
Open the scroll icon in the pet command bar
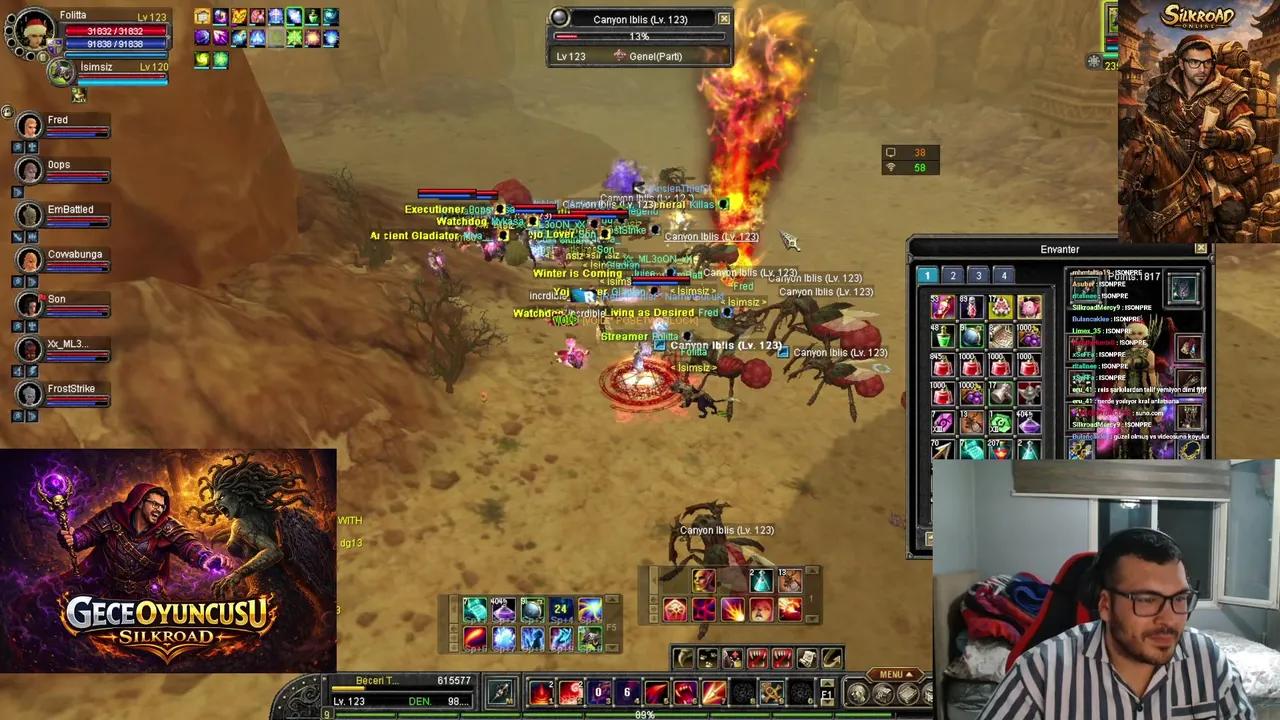coord(804,657)
